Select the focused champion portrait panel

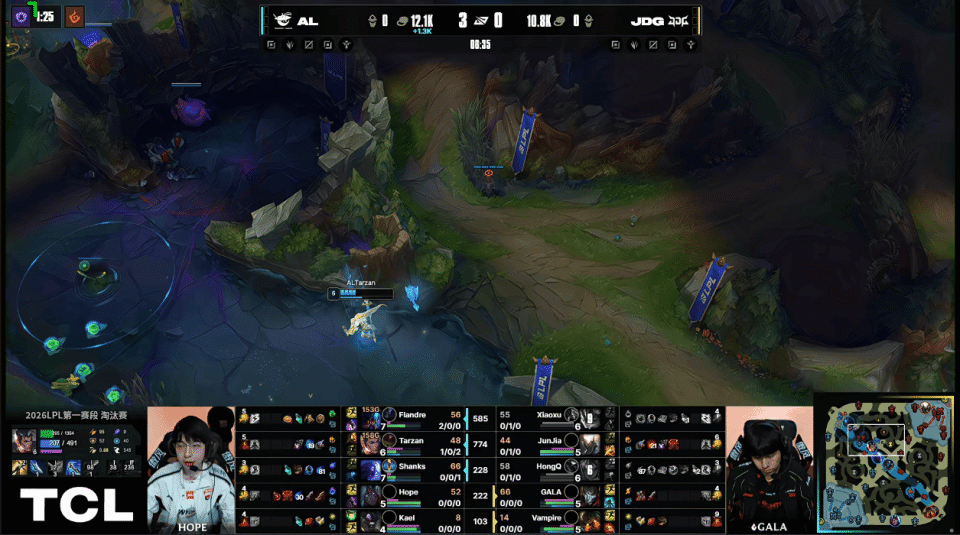24,442
